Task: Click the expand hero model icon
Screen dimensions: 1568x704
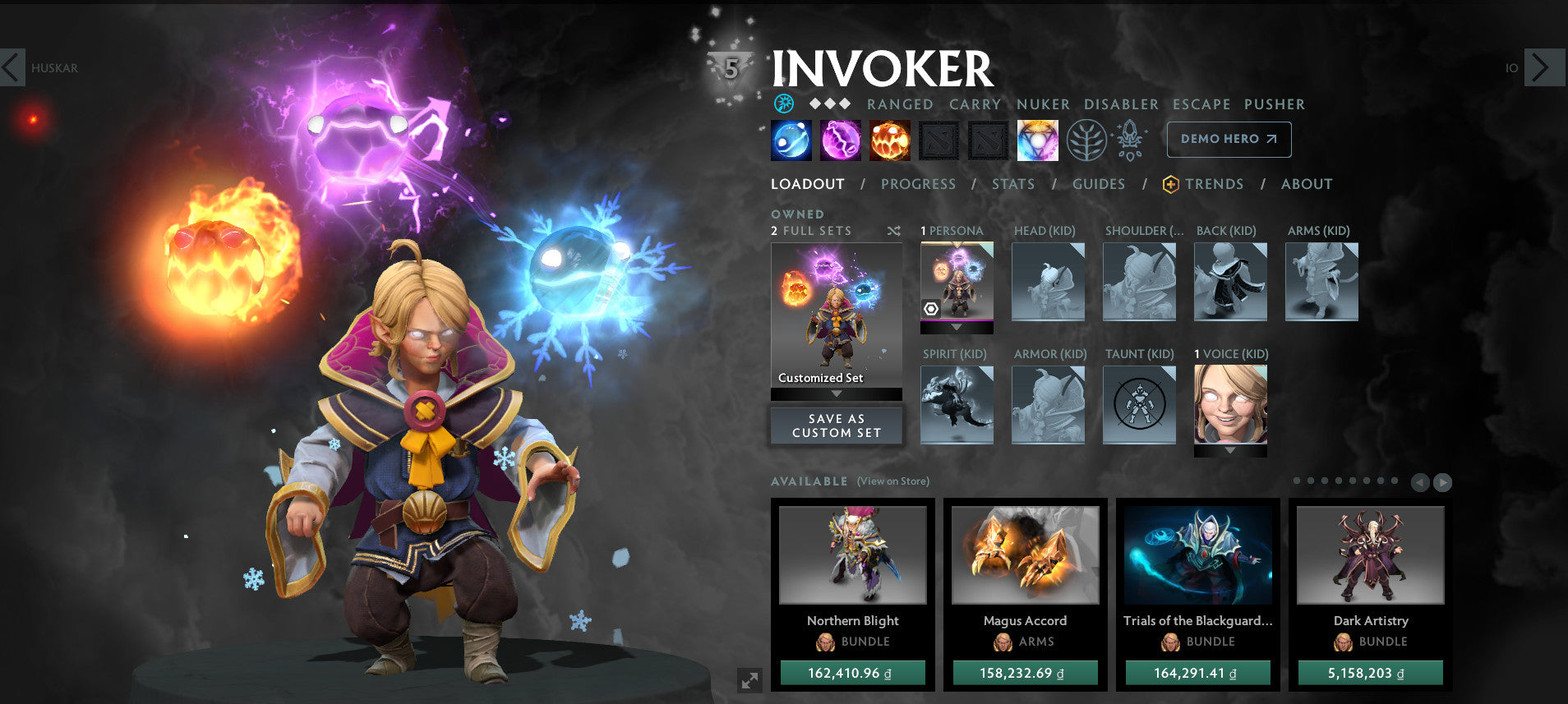Action: tap(749, 679)
